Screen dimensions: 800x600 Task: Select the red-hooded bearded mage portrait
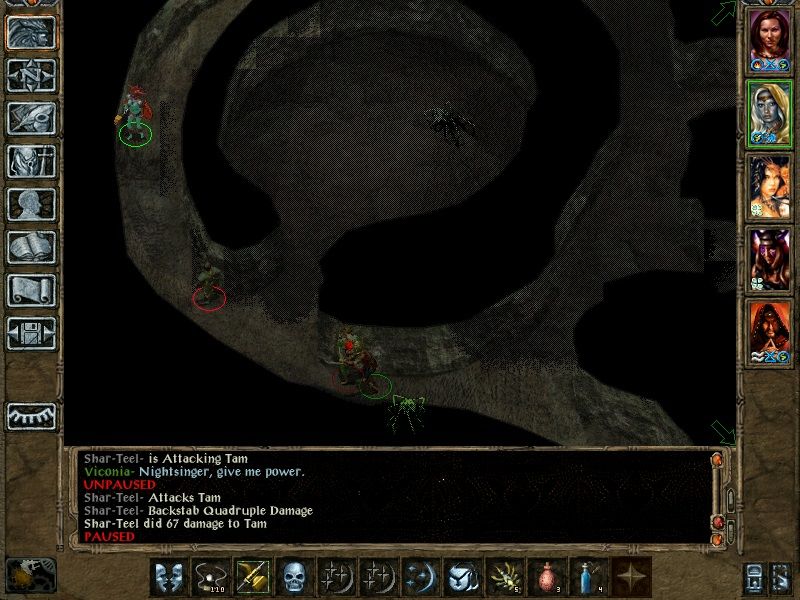coord(770,332)
